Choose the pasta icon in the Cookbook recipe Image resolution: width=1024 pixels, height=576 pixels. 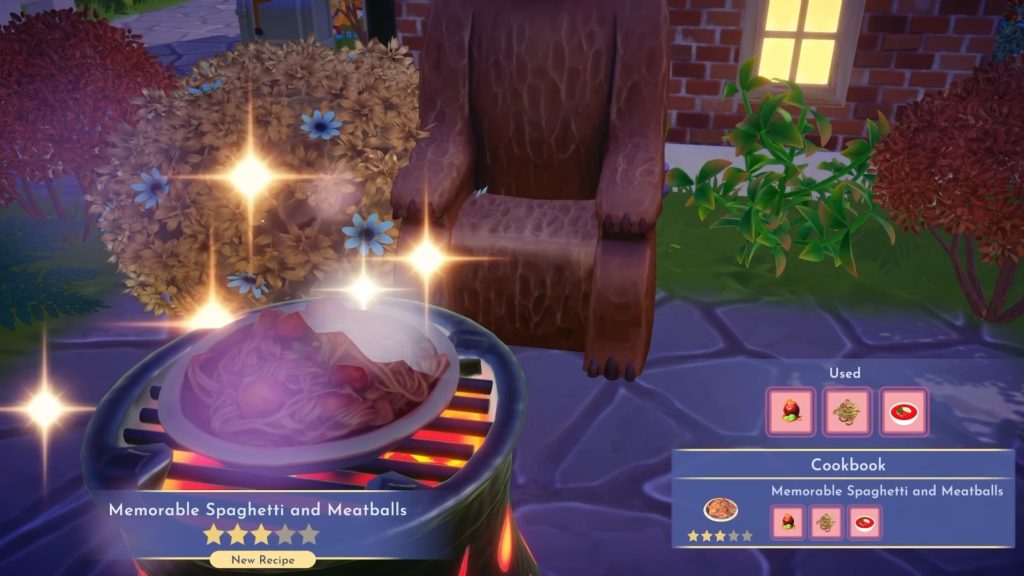[826, 521]
